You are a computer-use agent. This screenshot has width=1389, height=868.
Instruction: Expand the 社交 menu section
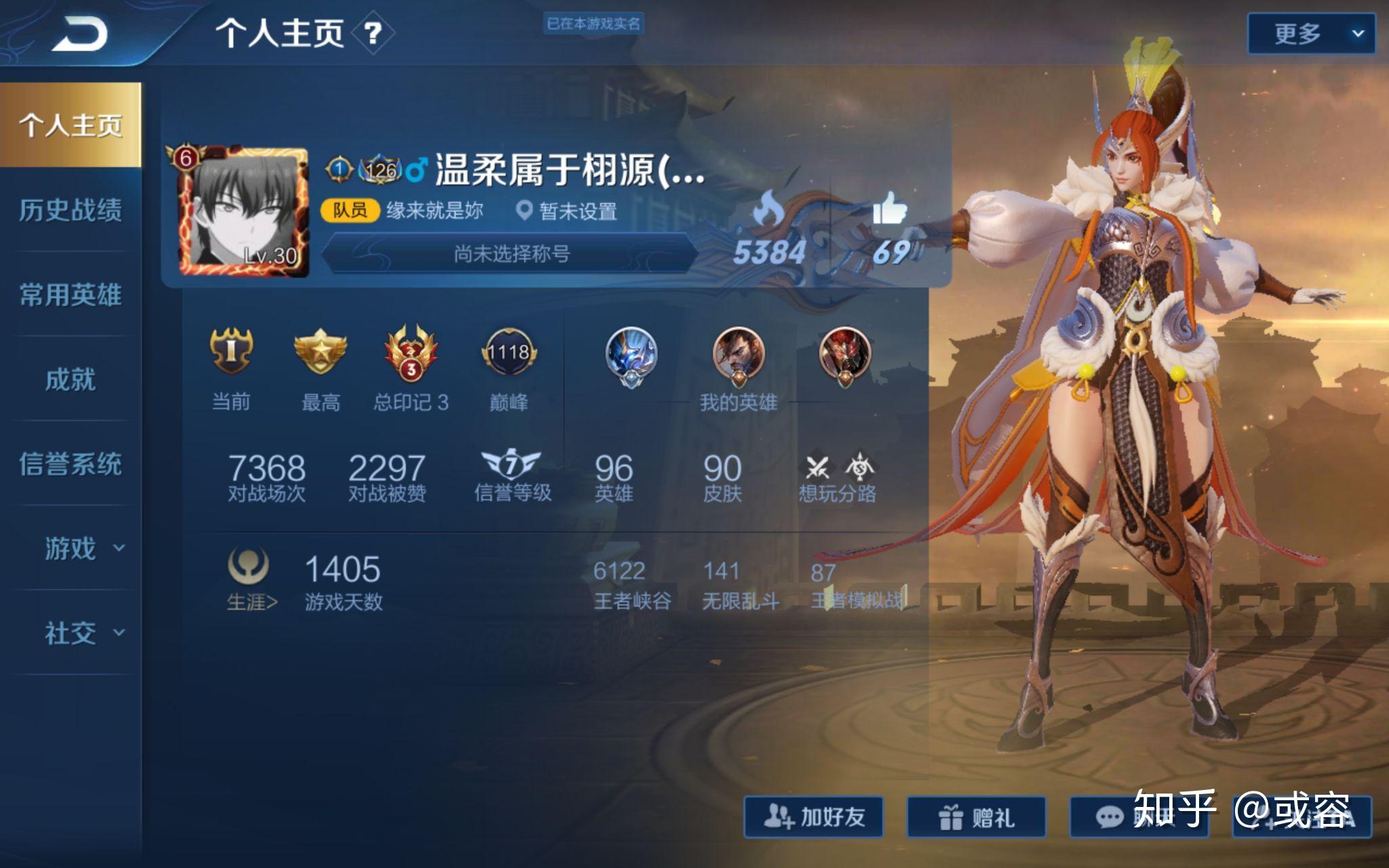[x=83, y=633]
